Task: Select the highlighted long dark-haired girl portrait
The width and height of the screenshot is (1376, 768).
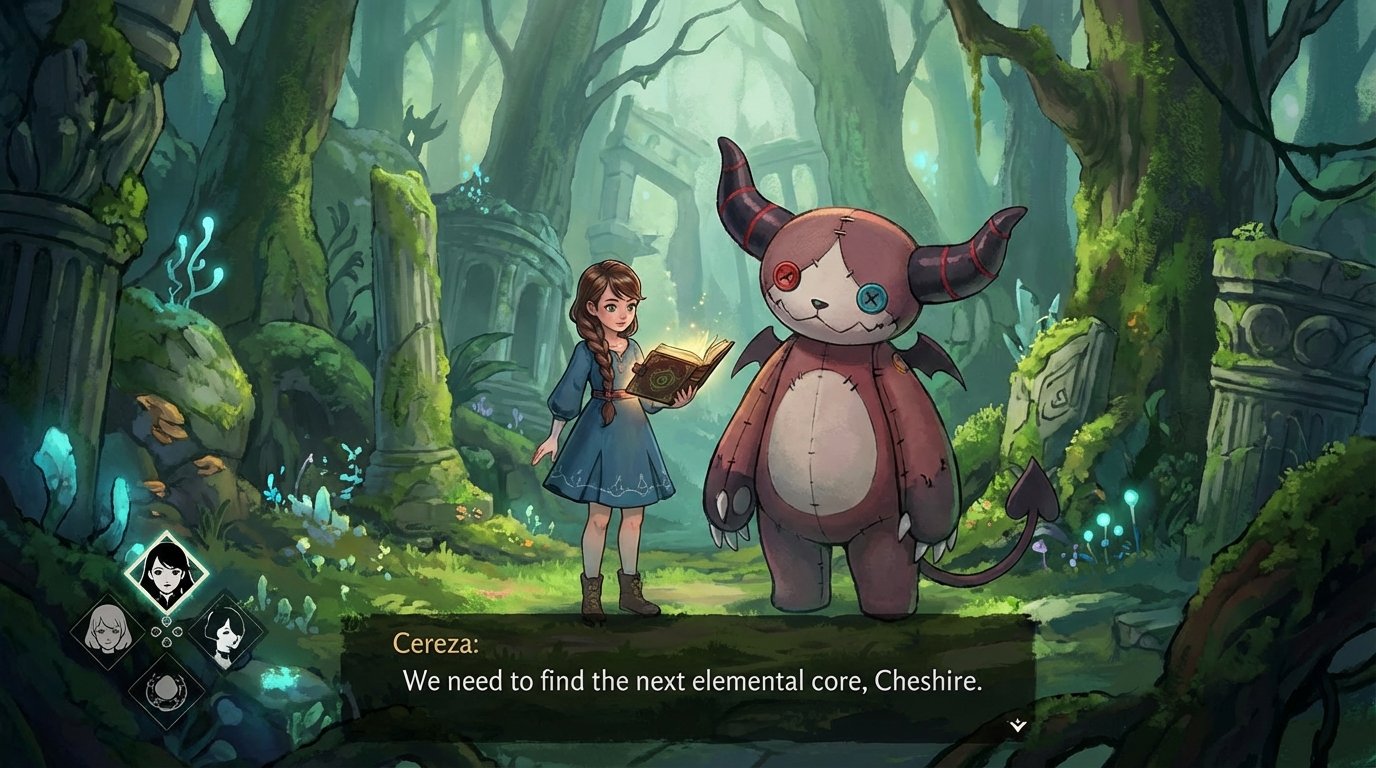Action: coord(165,572)
